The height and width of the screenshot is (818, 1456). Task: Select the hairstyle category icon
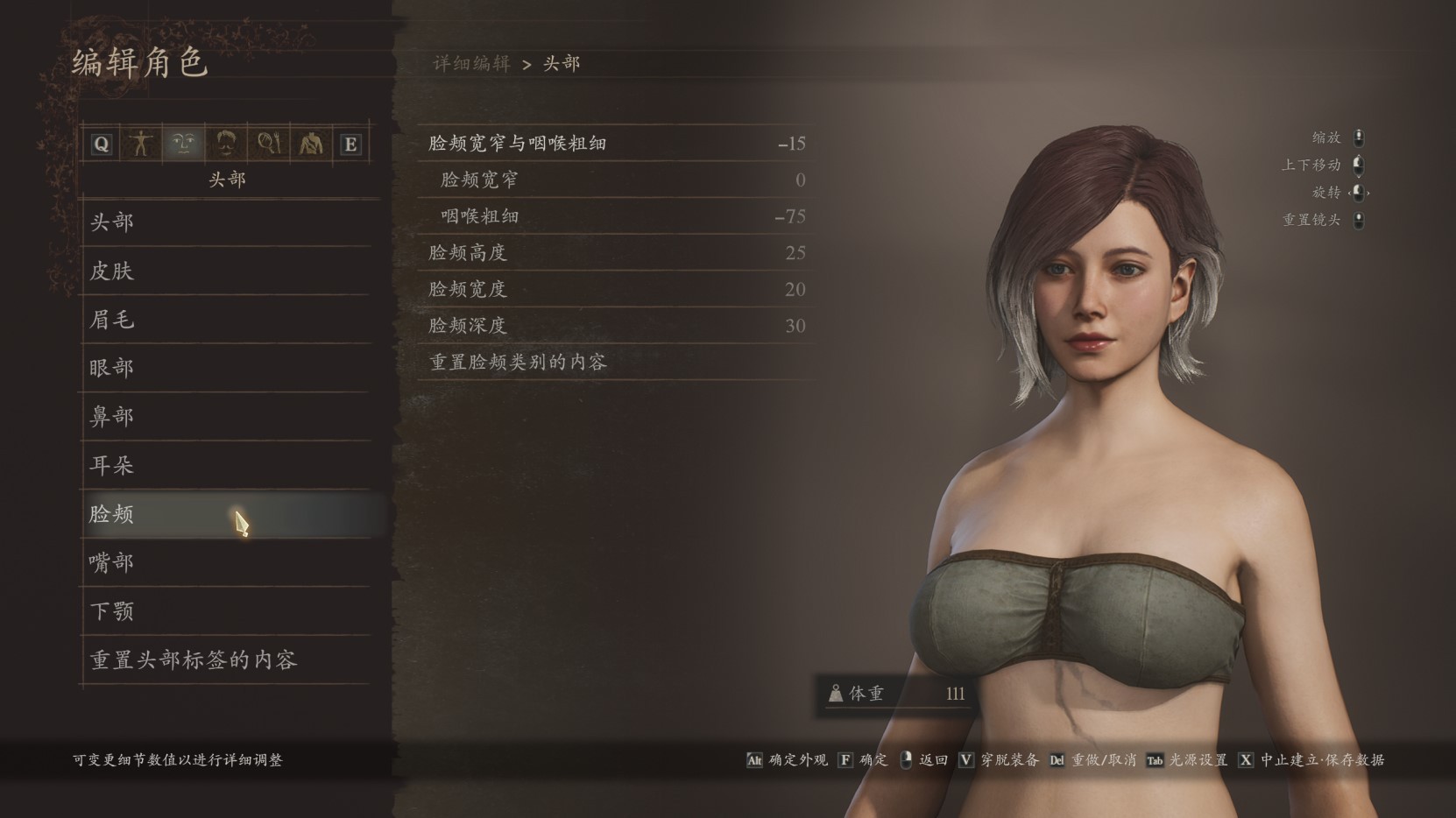click(x=226, y=143)
